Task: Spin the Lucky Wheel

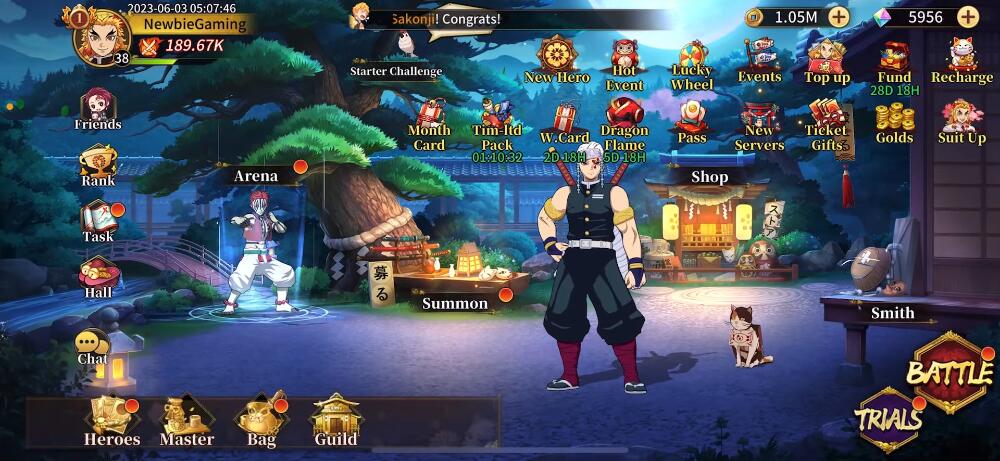Action: [692, 63]
